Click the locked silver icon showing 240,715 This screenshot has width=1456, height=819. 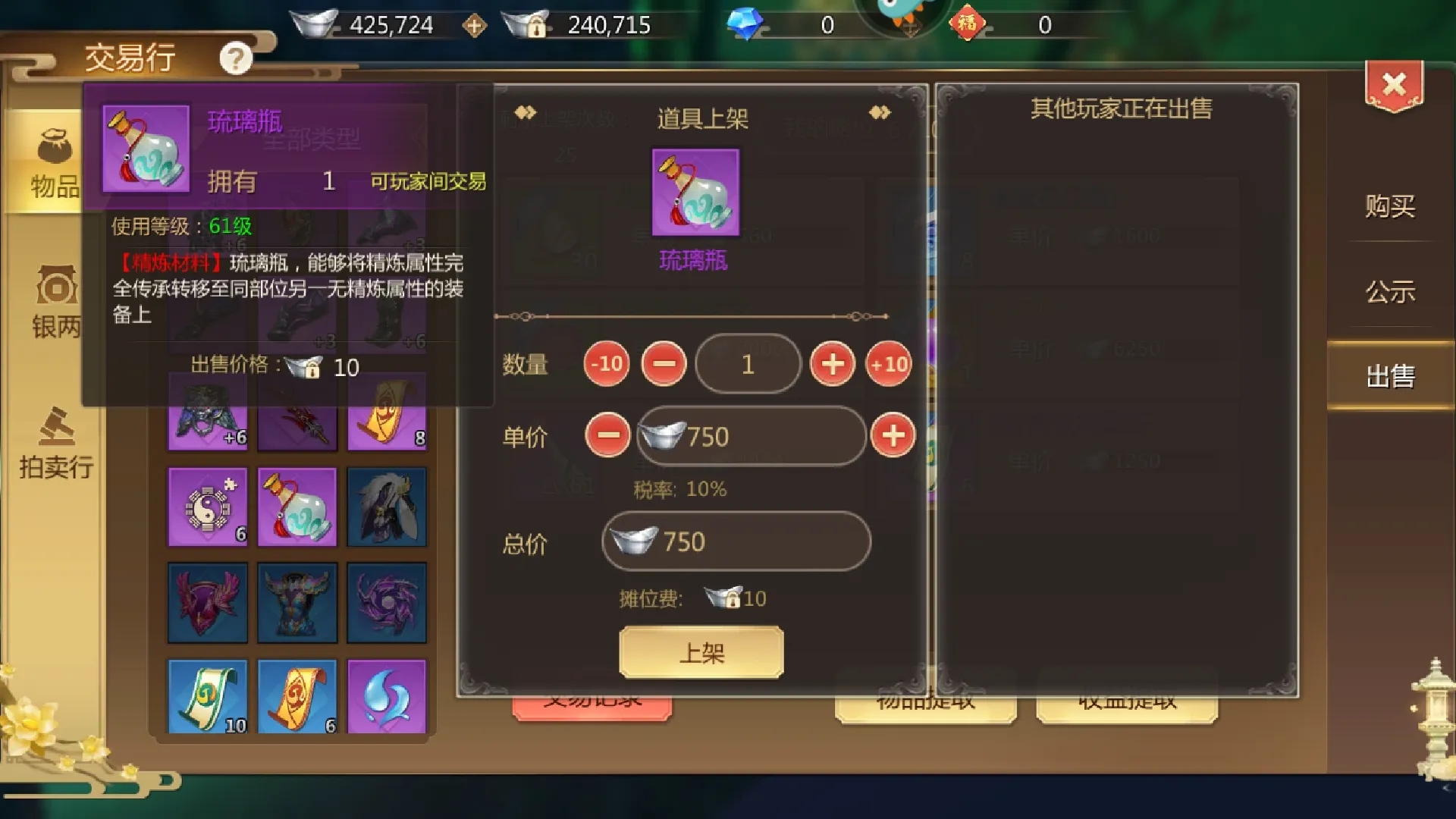523,23
